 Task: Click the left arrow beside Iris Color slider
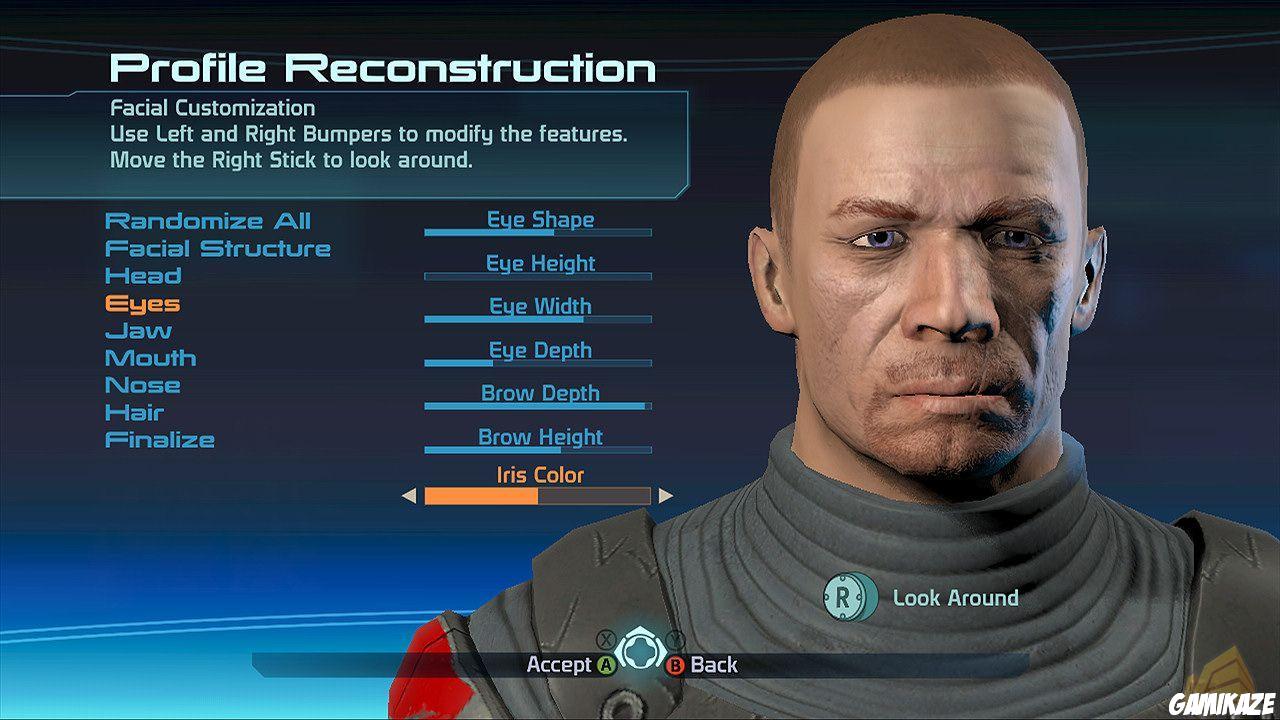pyautogui.click(x=410, y=495)
